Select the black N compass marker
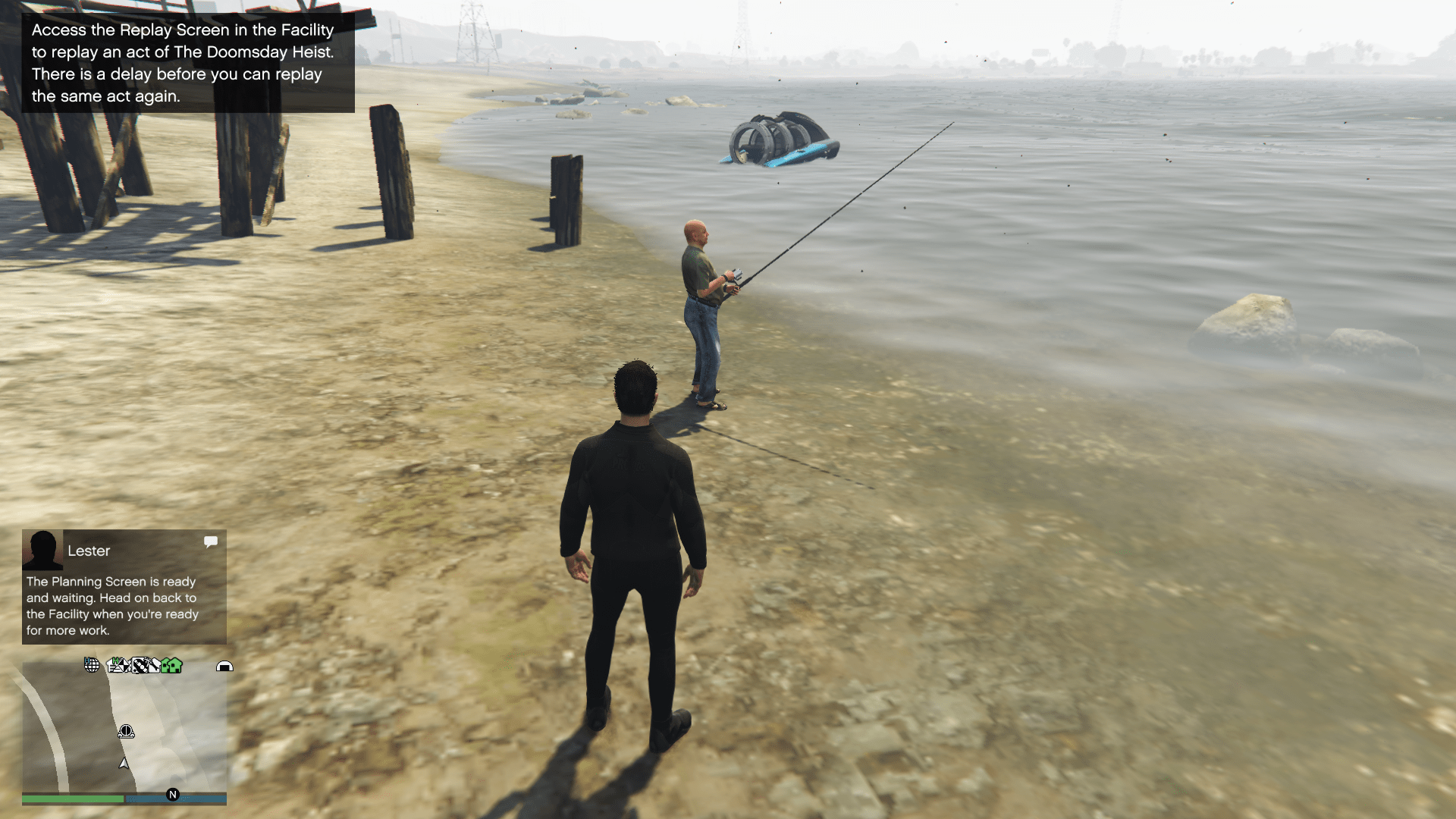The width and height of the screenshot is (1456, 819). click(173, 794)
